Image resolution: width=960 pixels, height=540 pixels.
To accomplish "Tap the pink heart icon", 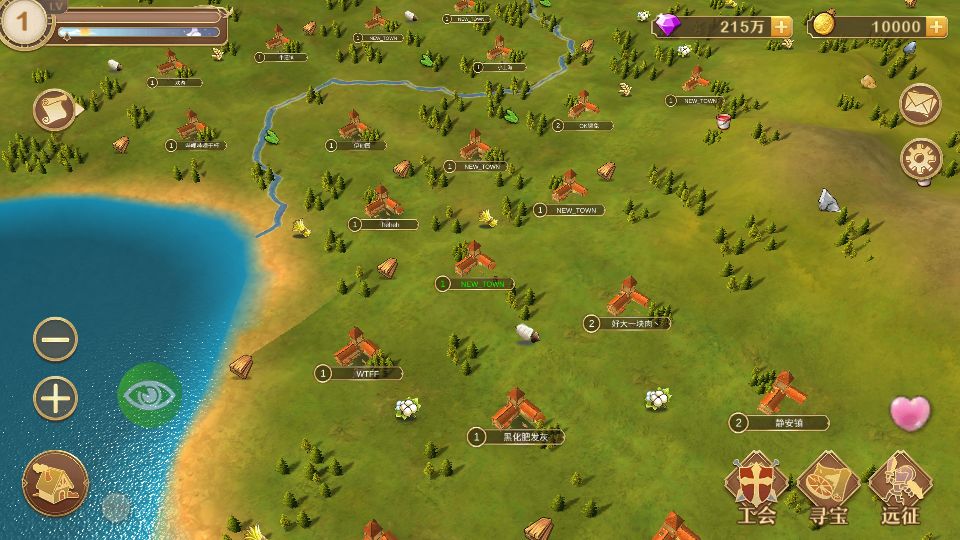I will click(x=910, y=413).
